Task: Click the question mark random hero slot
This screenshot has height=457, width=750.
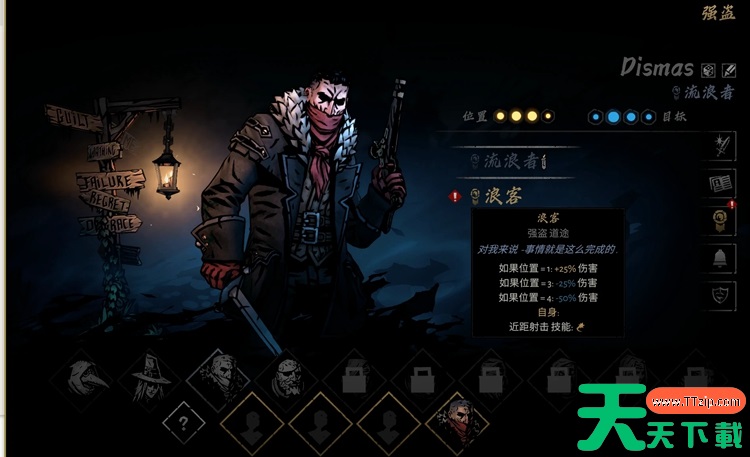Action: [183, 421]
